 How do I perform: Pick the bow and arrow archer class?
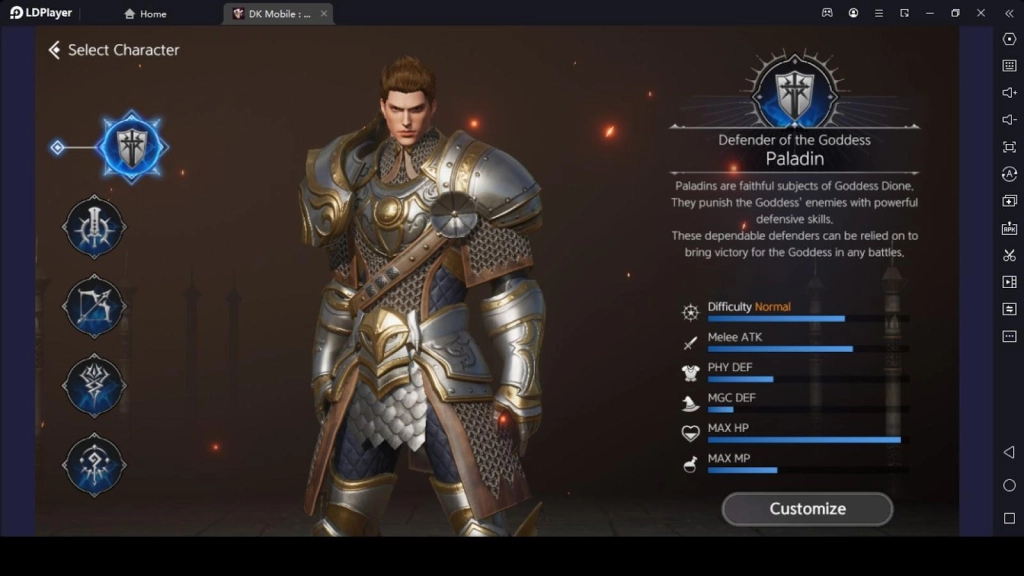pyautogui.click(x=95, y=306)
